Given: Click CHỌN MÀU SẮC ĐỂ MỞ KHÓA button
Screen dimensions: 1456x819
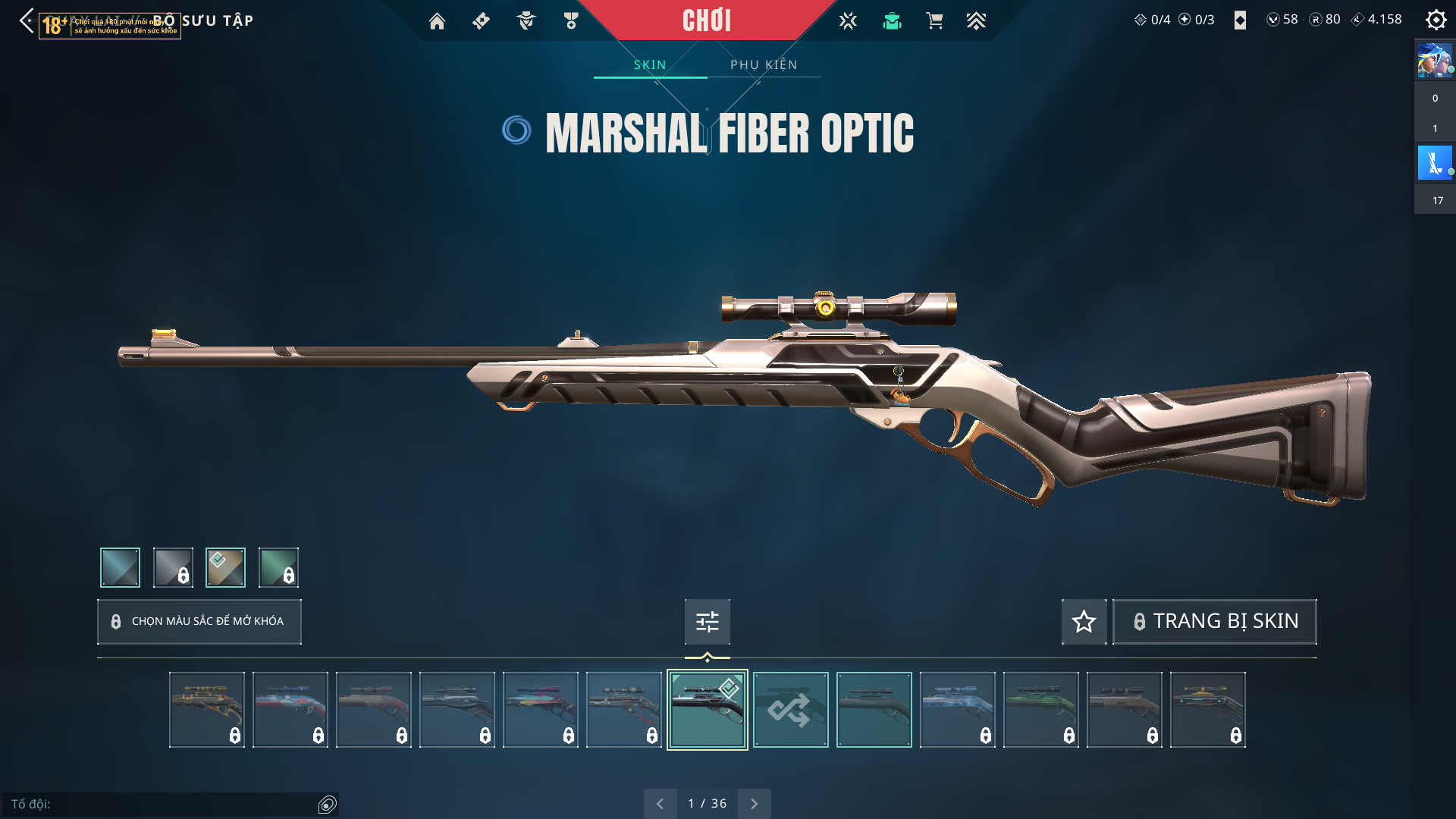Looking at the screenshot, I should click(x=199, y=622).
